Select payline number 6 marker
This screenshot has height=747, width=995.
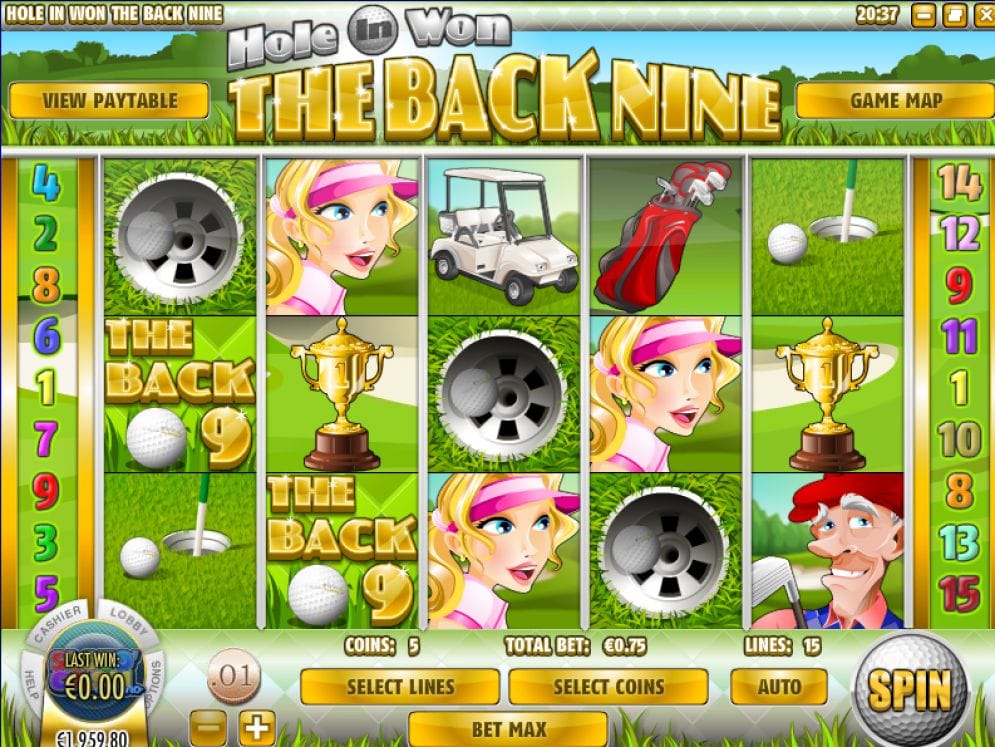coord(46,335)
